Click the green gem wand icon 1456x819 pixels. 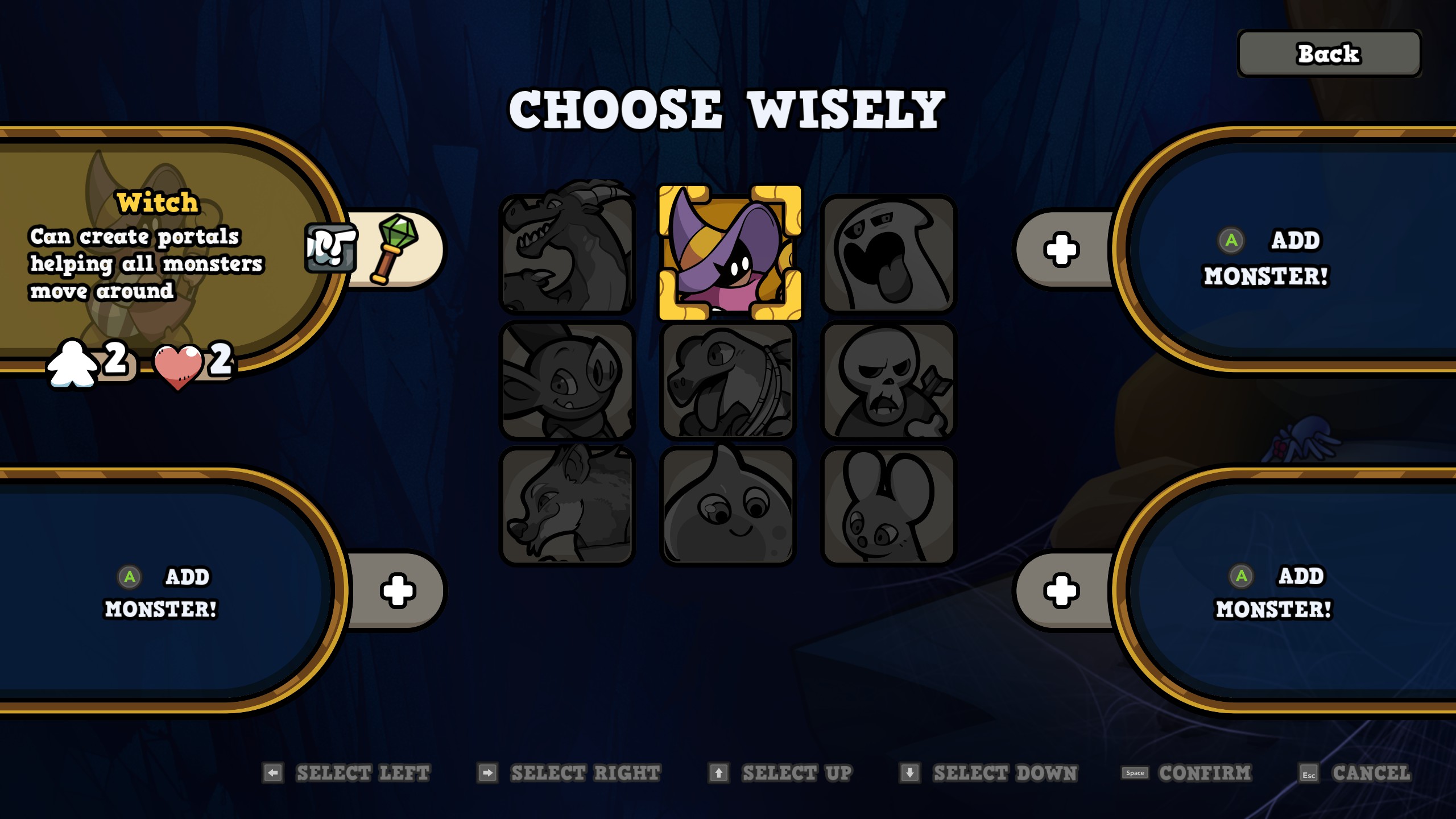click(394, 249)
